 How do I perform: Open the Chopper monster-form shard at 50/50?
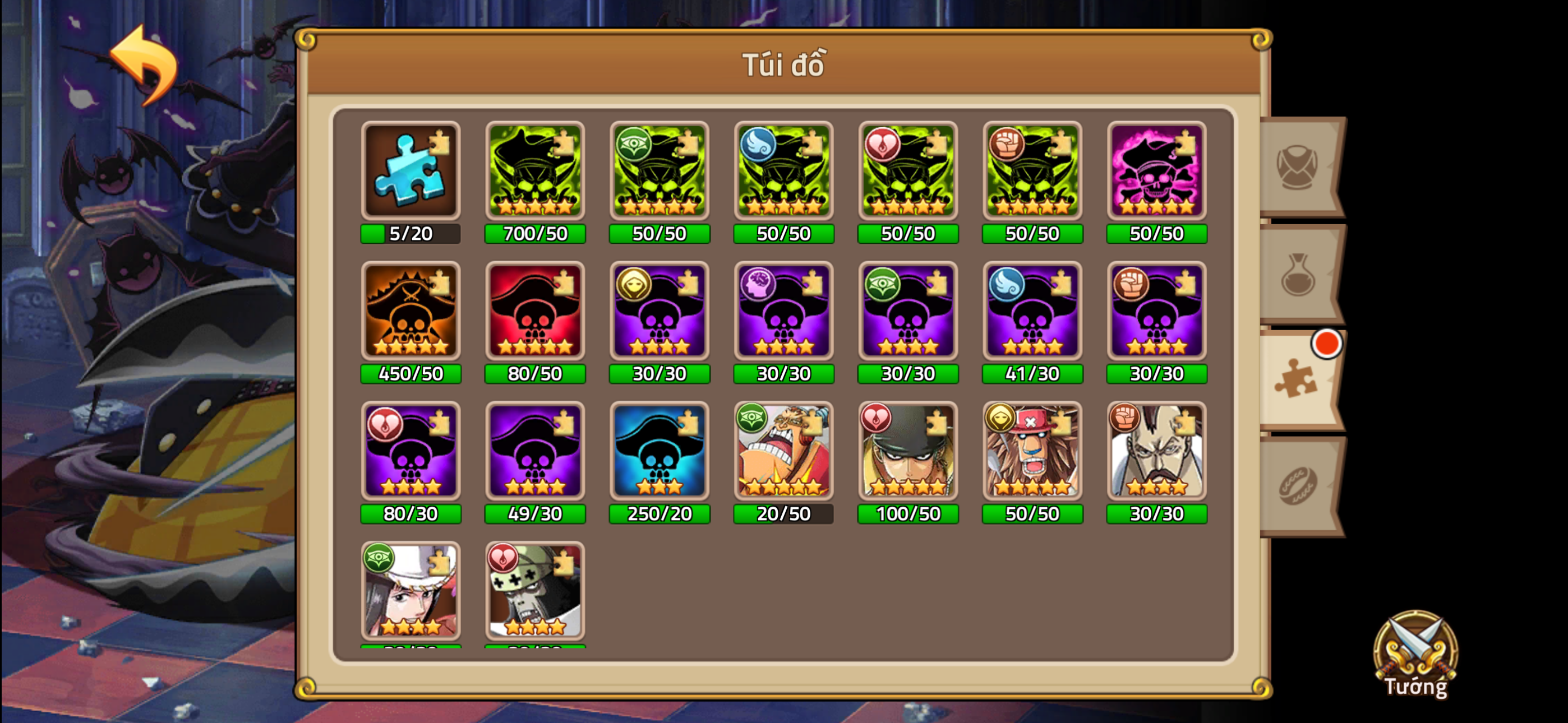[1032, 452]
